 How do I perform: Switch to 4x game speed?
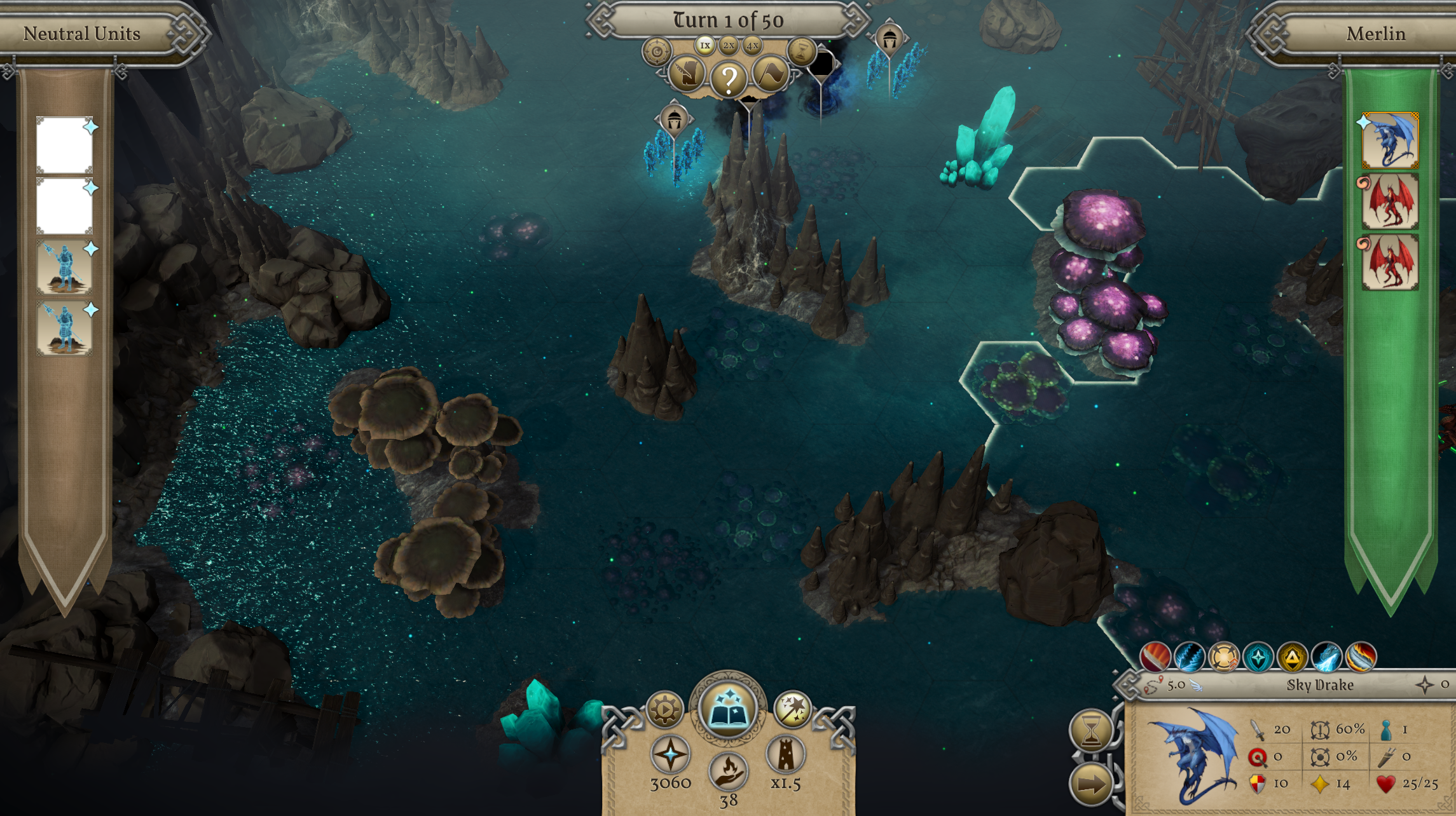[751, 45]
